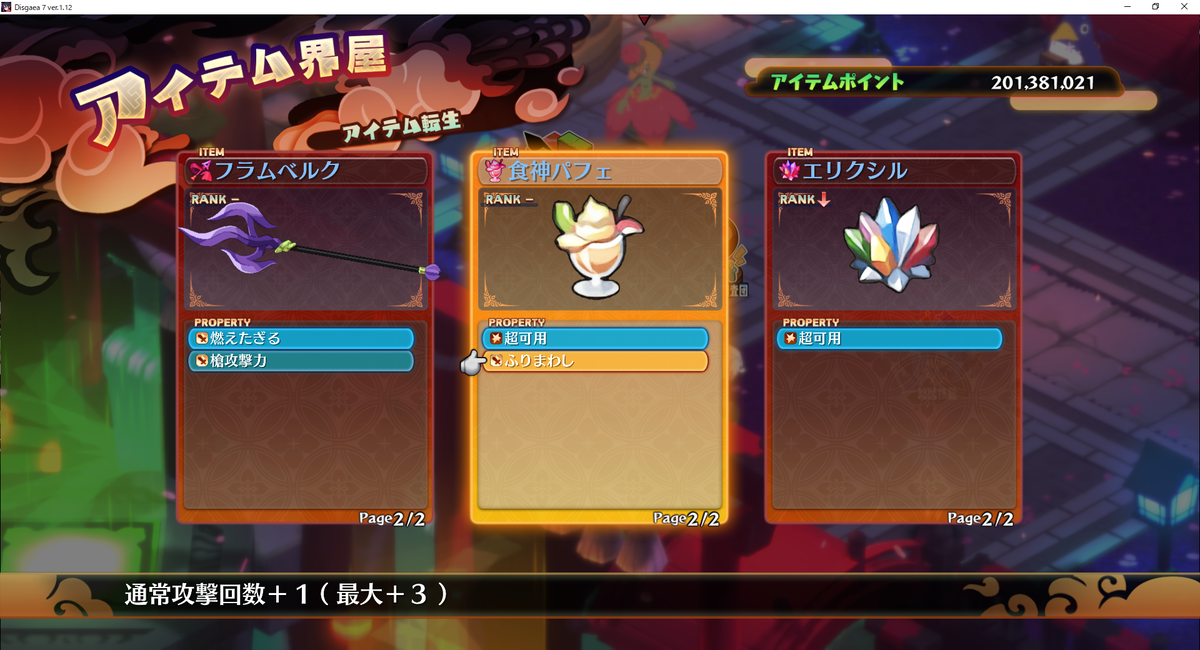
Task: Select 超可用 property under 食神パフェ
Action: coord(595,338)
